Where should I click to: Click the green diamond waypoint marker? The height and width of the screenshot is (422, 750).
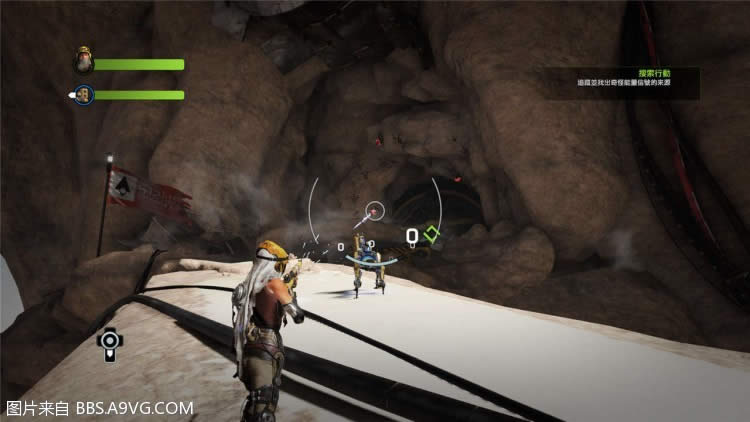[431, 236]
